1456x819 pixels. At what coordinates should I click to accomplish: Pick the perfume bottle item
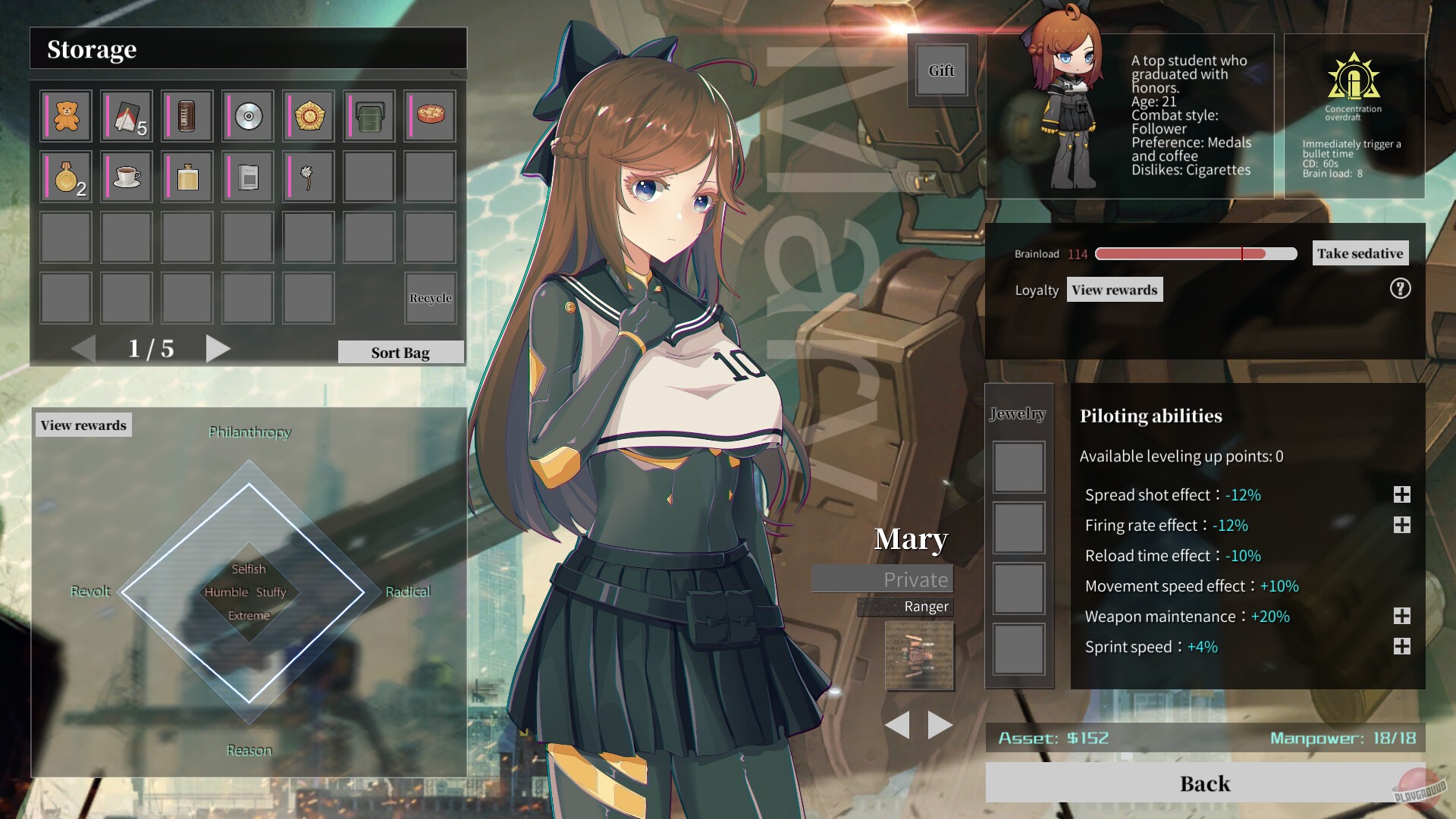pos(187,176)
